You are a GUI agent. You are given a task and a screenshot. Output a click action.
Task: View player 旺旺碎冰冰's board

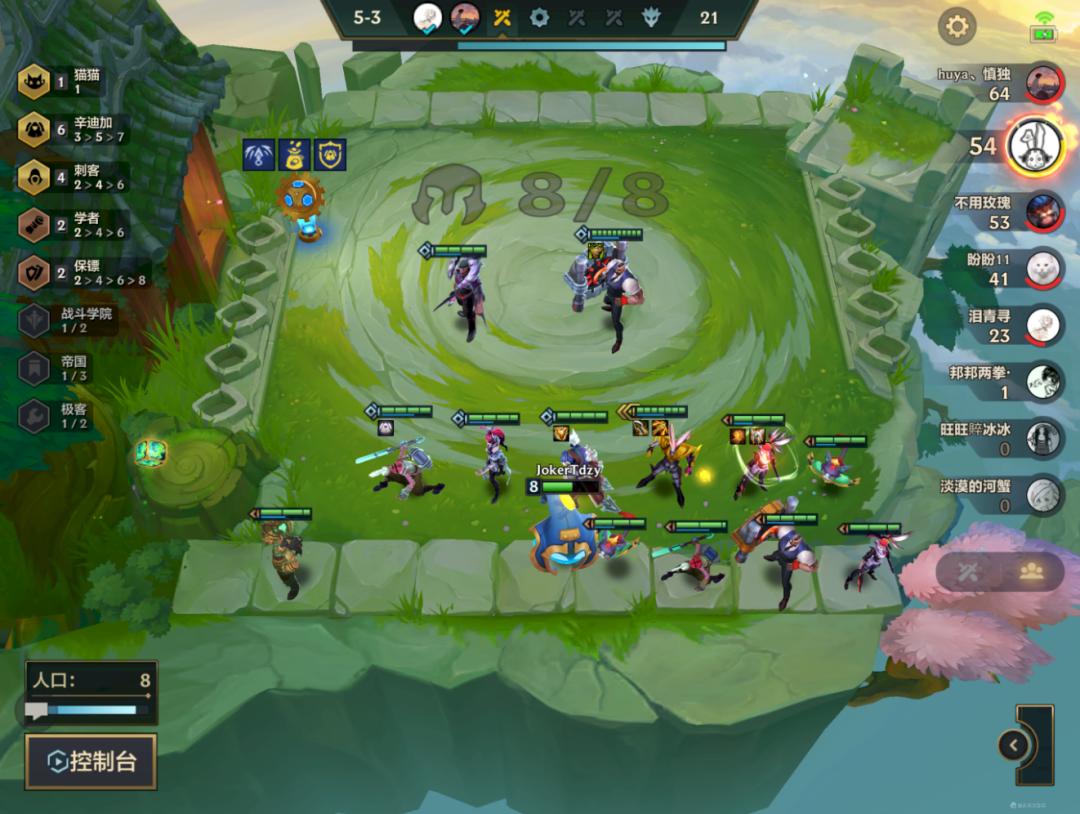(1043, 438)
